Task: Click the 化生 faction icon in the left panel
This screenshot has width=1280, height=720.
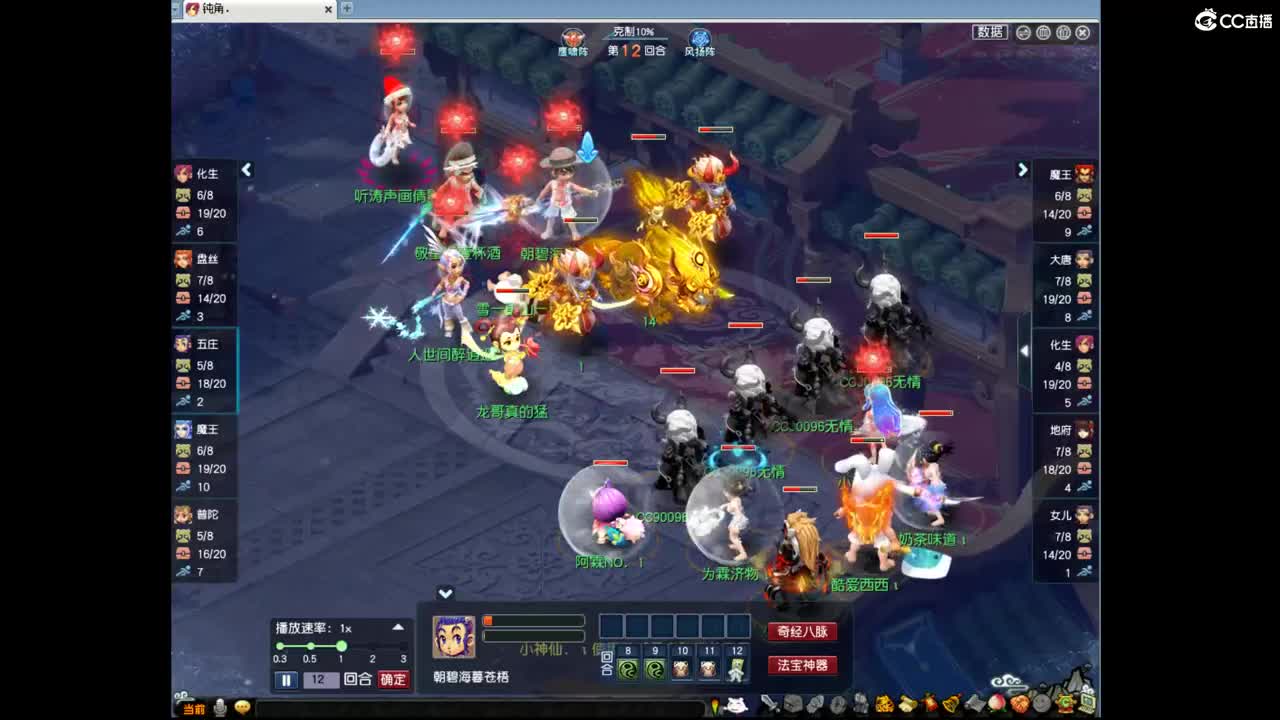Action: (x=183, y=173)
